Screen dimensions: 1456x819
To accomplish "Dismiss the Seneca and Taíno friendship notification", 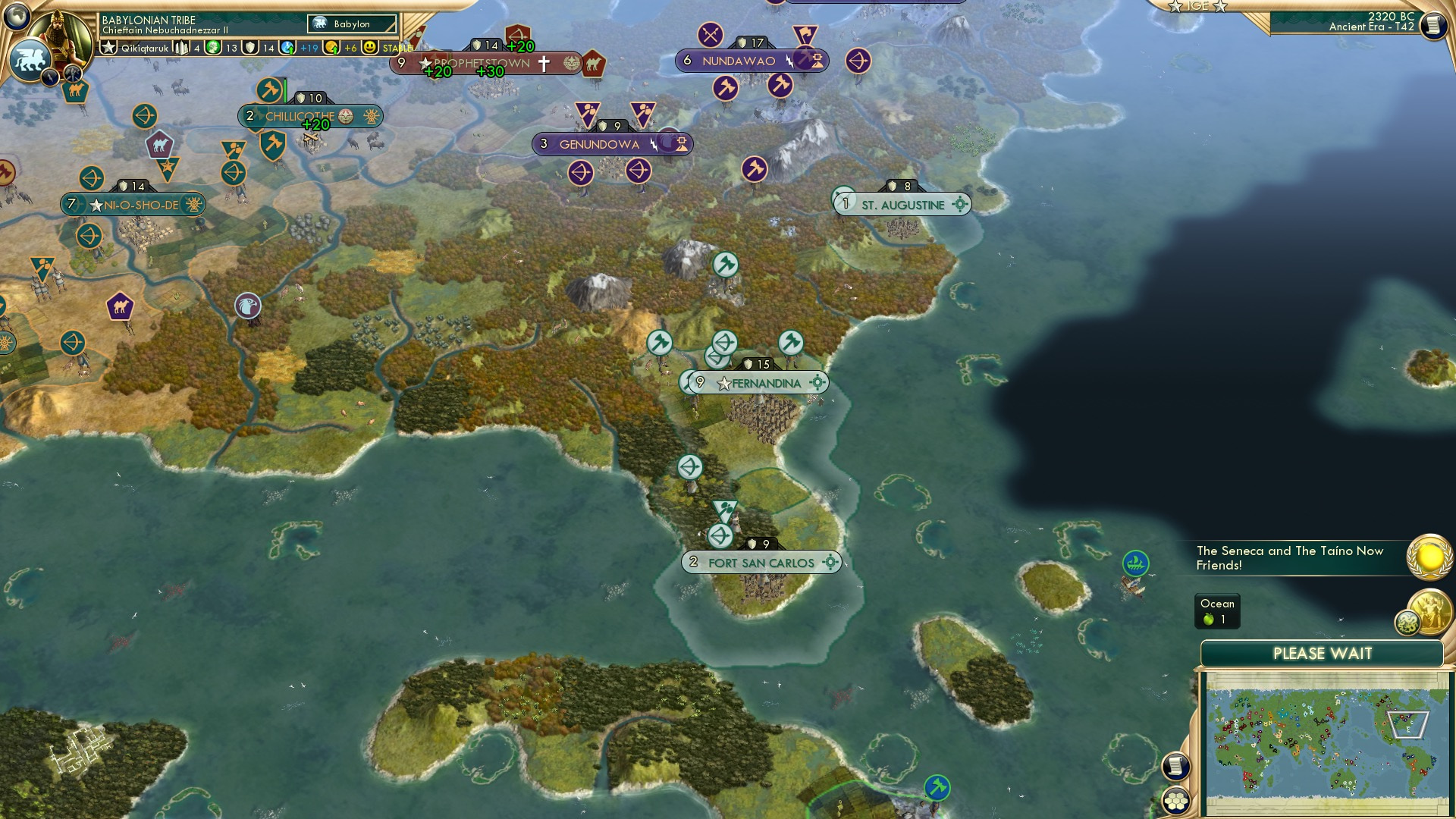I will click(1289, 558).
